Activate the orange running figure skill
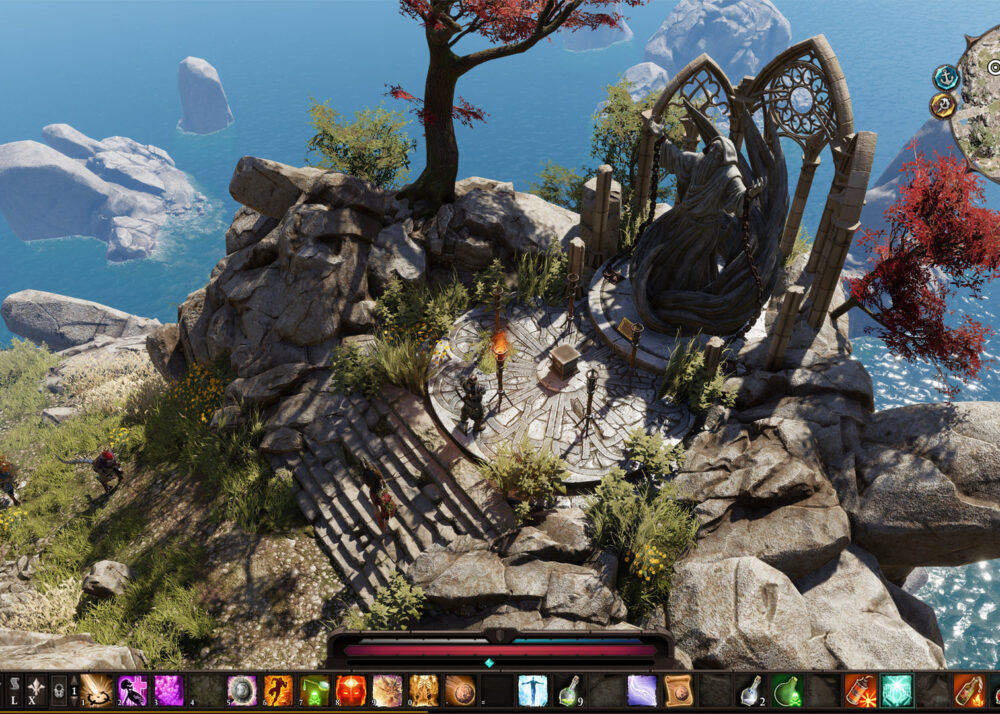The image size is (1000, 714). click(x=278, y=691)
